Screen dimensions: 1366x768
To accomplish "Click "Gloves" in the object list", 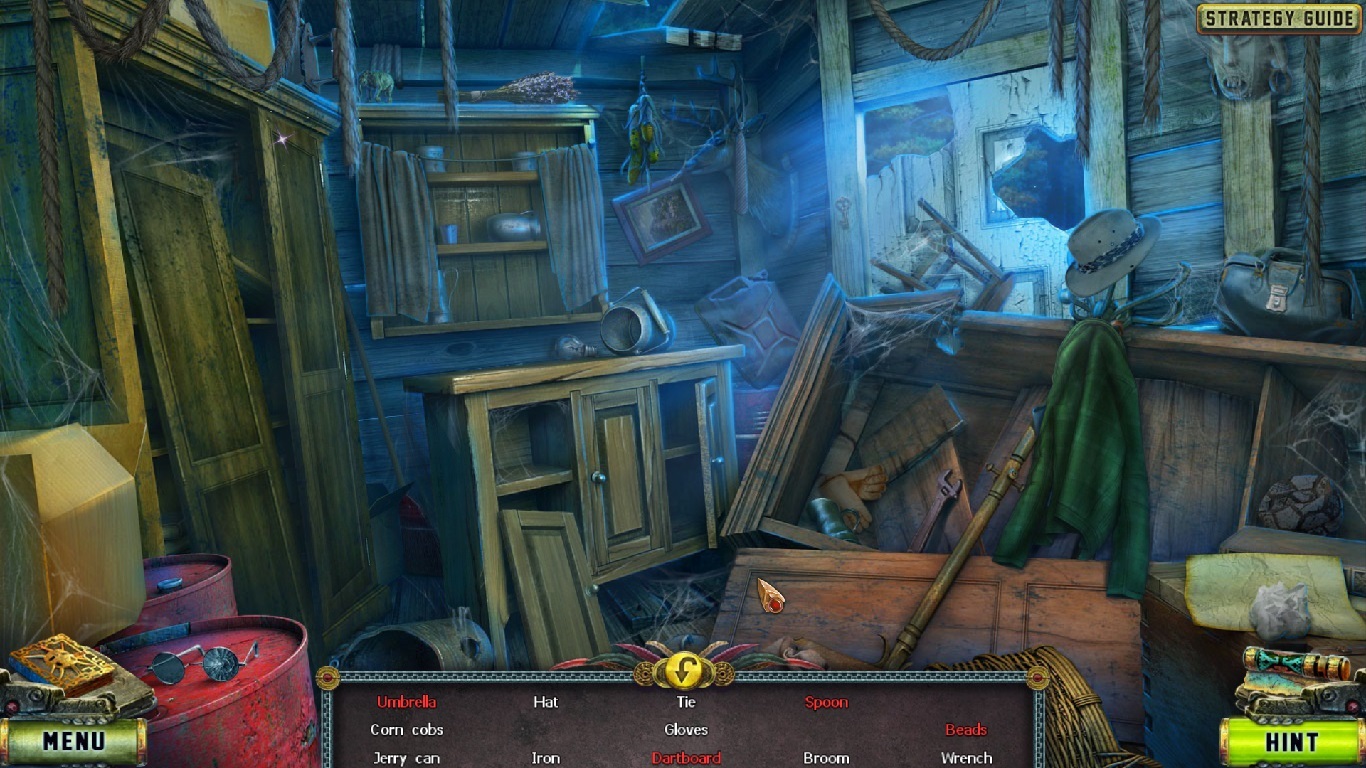I will [686, 730].
